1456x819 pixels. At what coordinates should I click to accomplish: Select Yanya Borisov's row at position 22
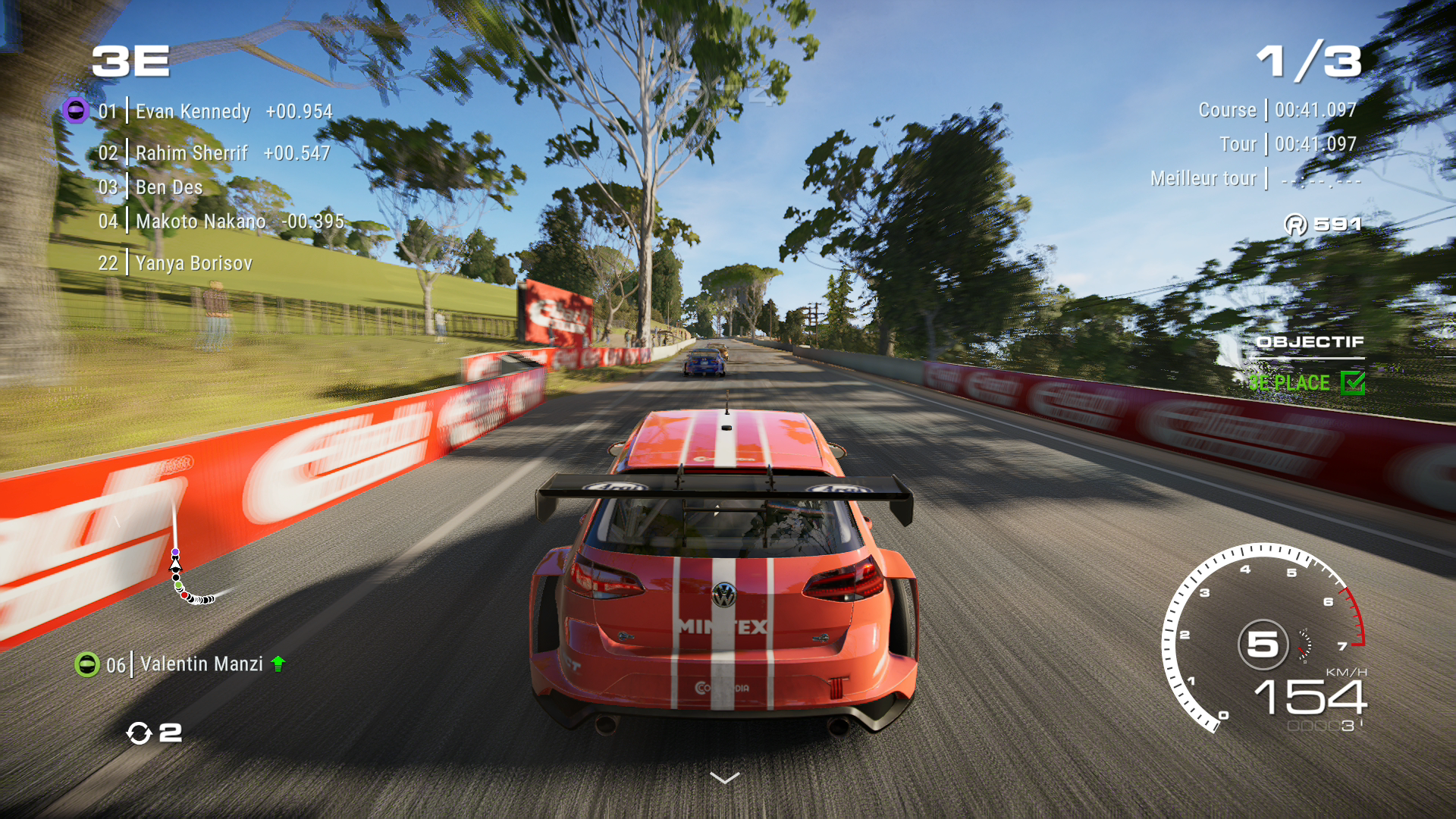pos(193,263)
